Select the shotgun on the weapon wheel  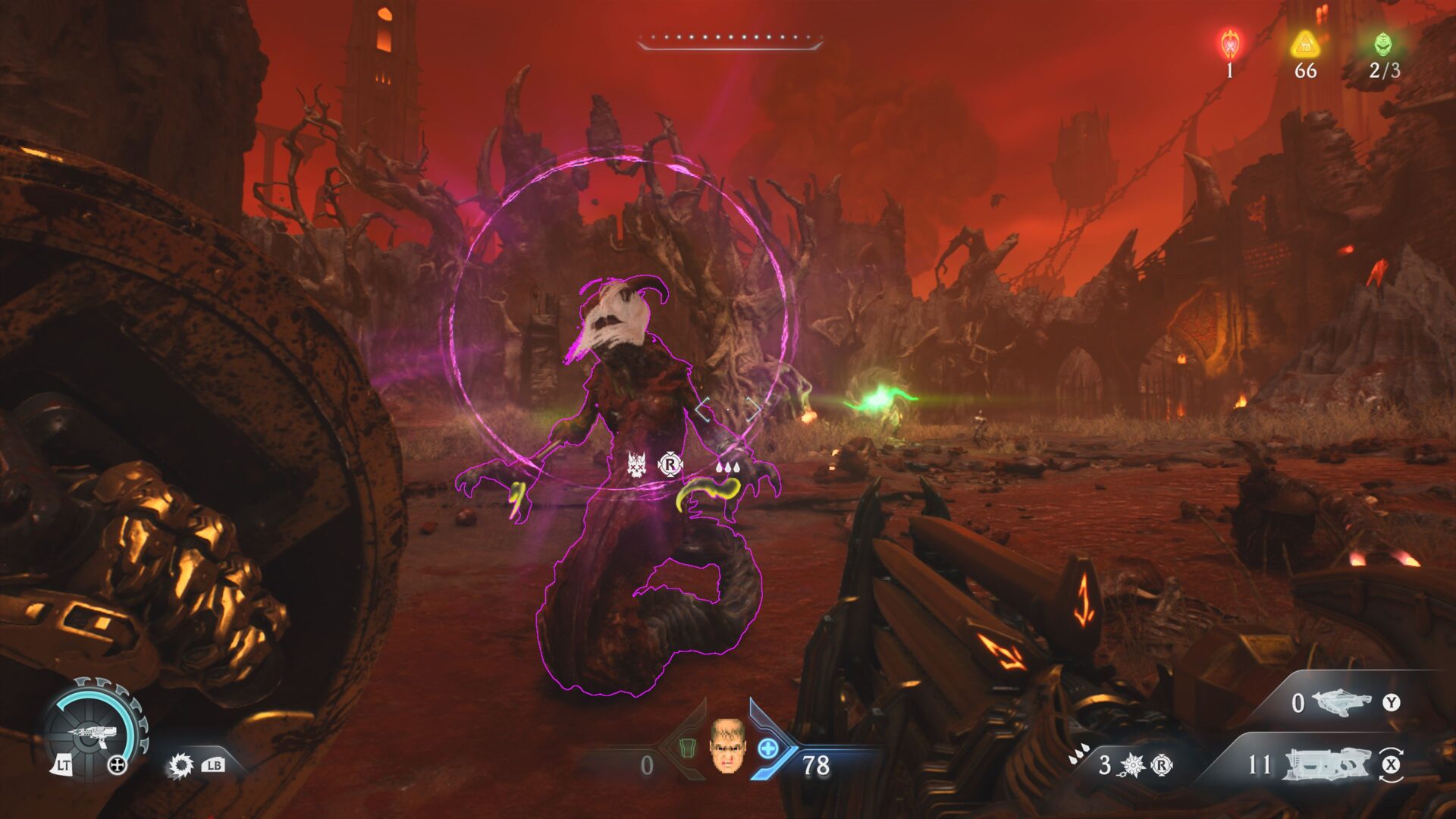(x=93, y=733)
